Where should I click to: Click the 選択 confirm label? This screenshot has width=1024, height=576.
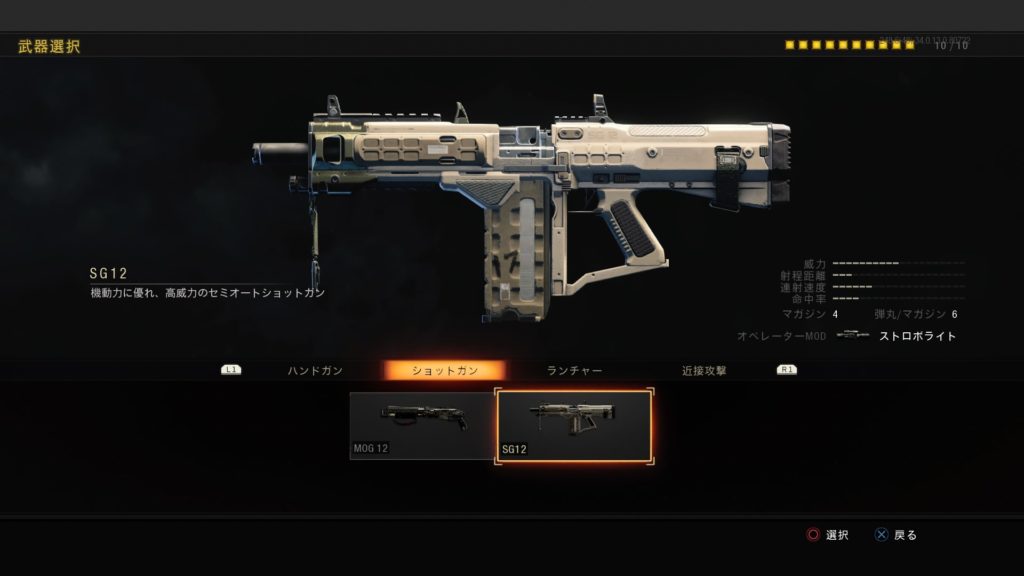click(837, 535)
